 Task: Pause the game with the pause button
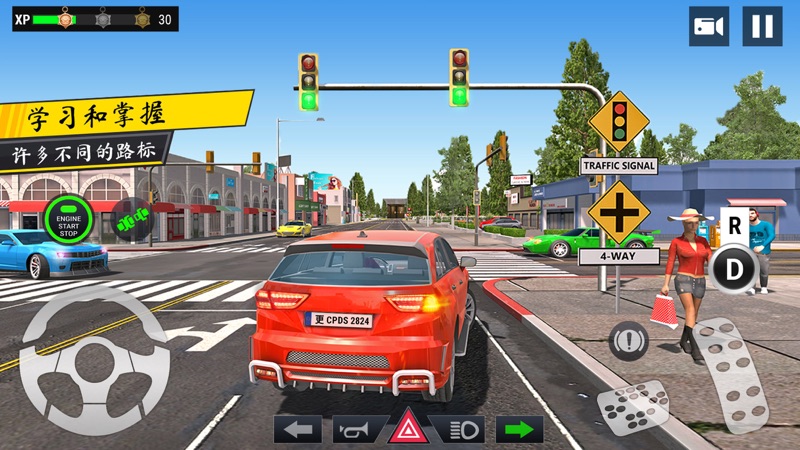click(x=762, y=26)
